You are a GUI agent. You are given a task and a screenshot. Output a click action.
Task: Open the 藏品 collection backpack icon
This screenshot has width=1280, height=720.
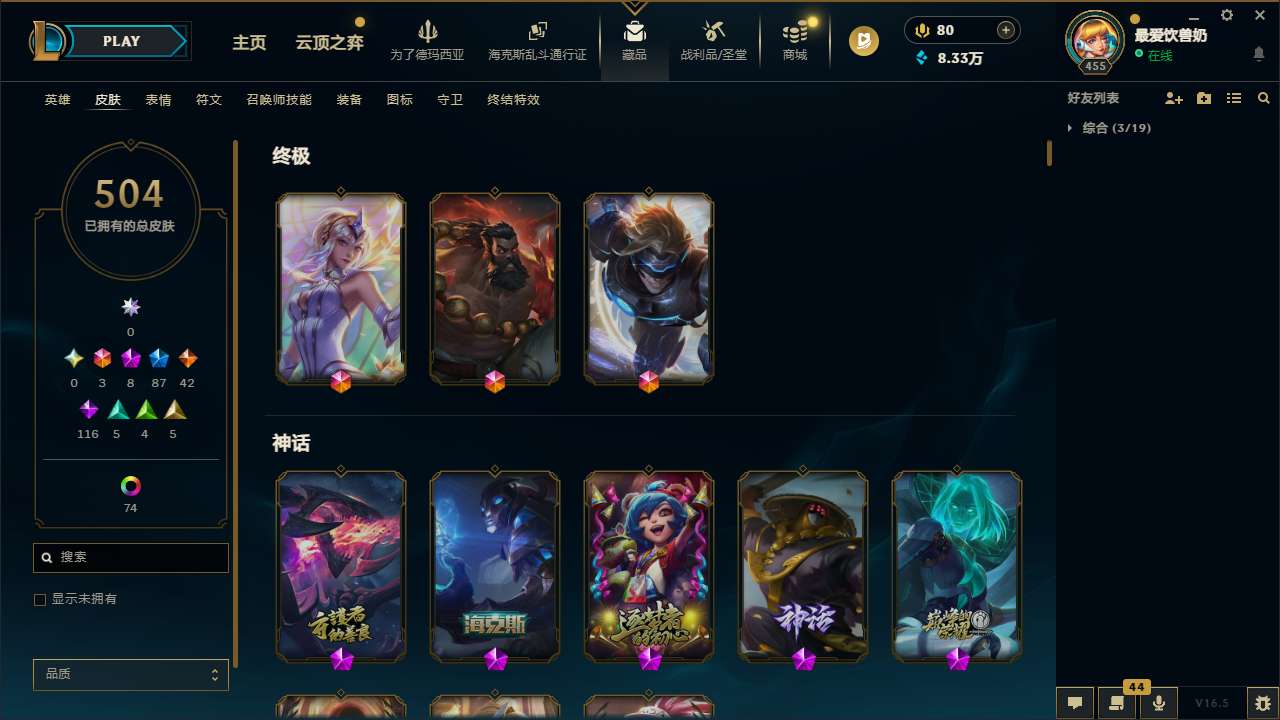(634, 40)
